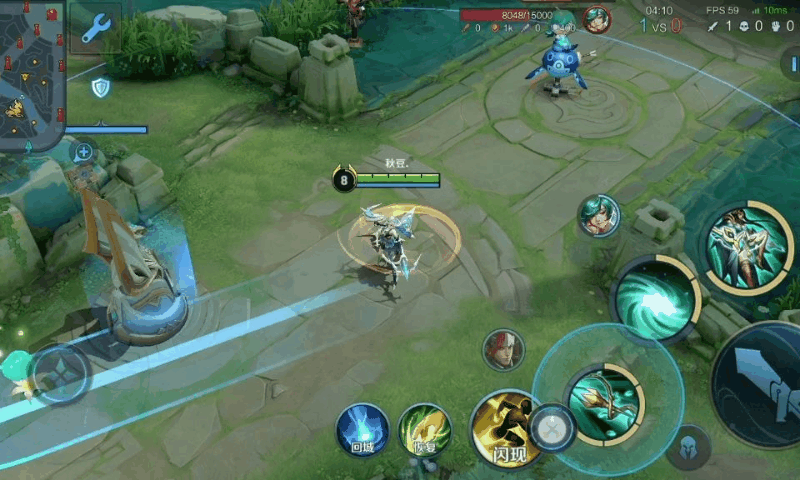
Task: Click the crossed-swords button beside the Flash spell
Action: click(x=552, y=428)
